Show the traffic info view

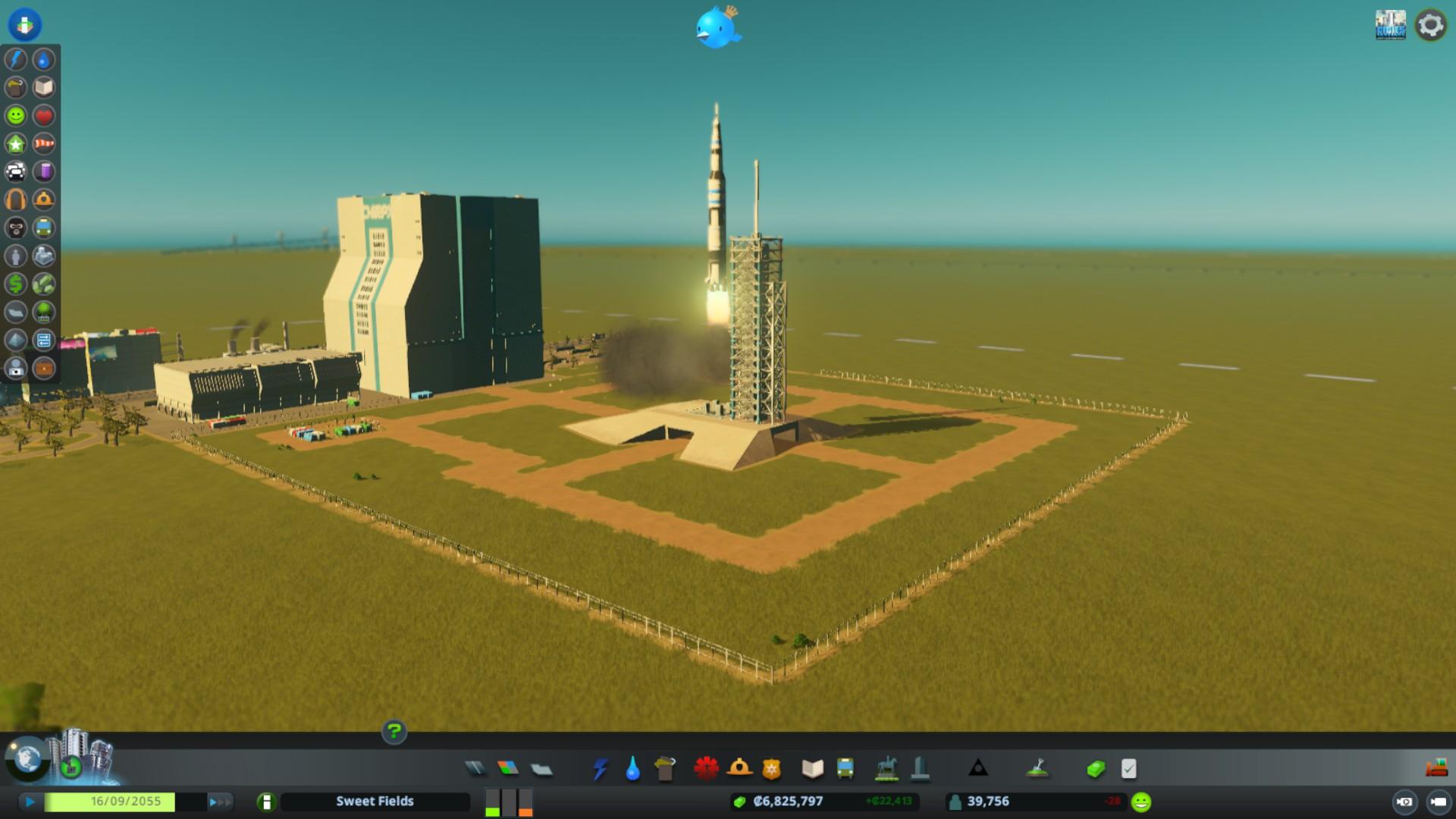(x=16, y=171)
